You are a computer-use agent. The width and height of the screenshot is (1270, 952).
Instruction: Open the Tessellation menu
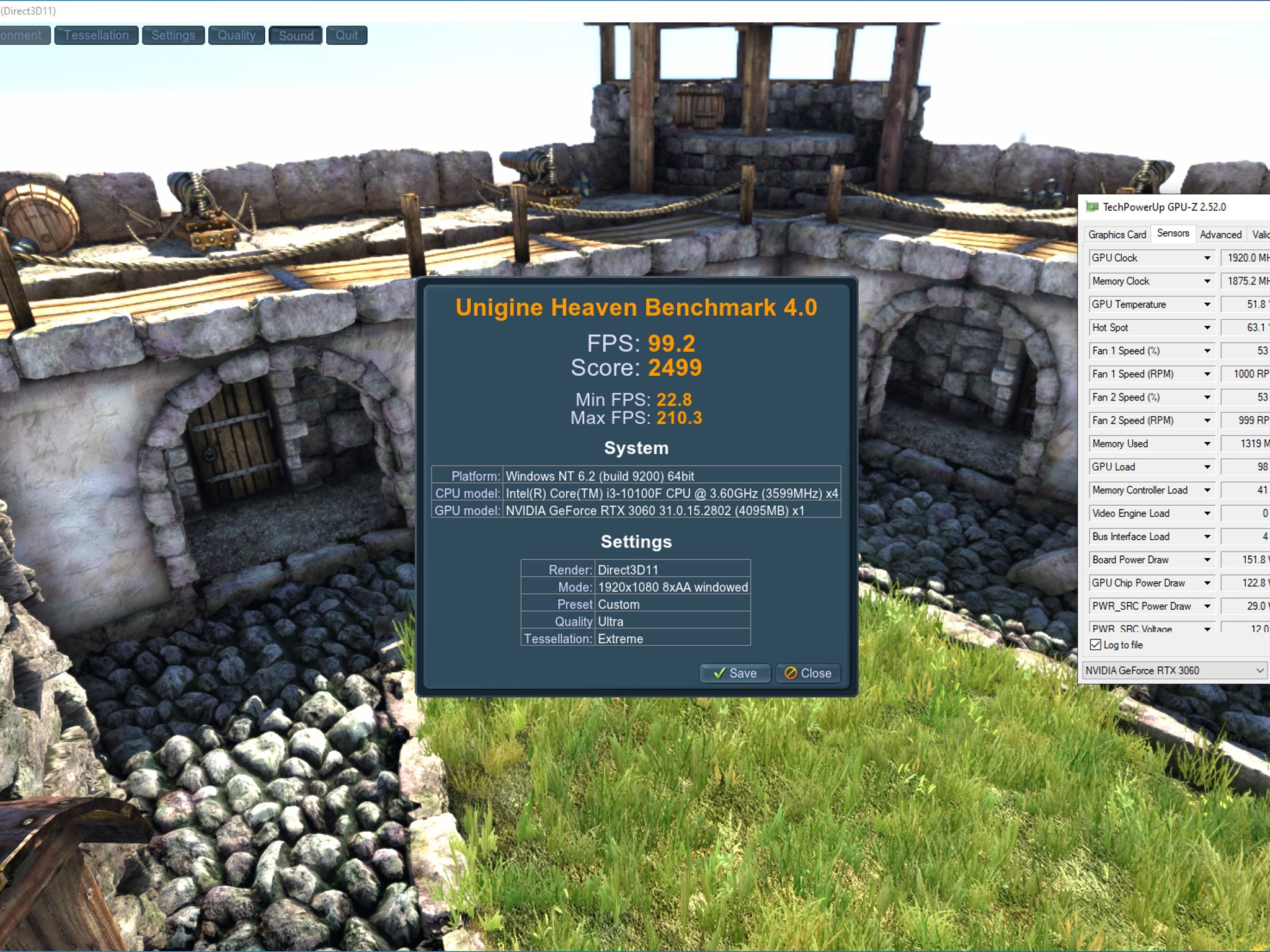(96, 35)
